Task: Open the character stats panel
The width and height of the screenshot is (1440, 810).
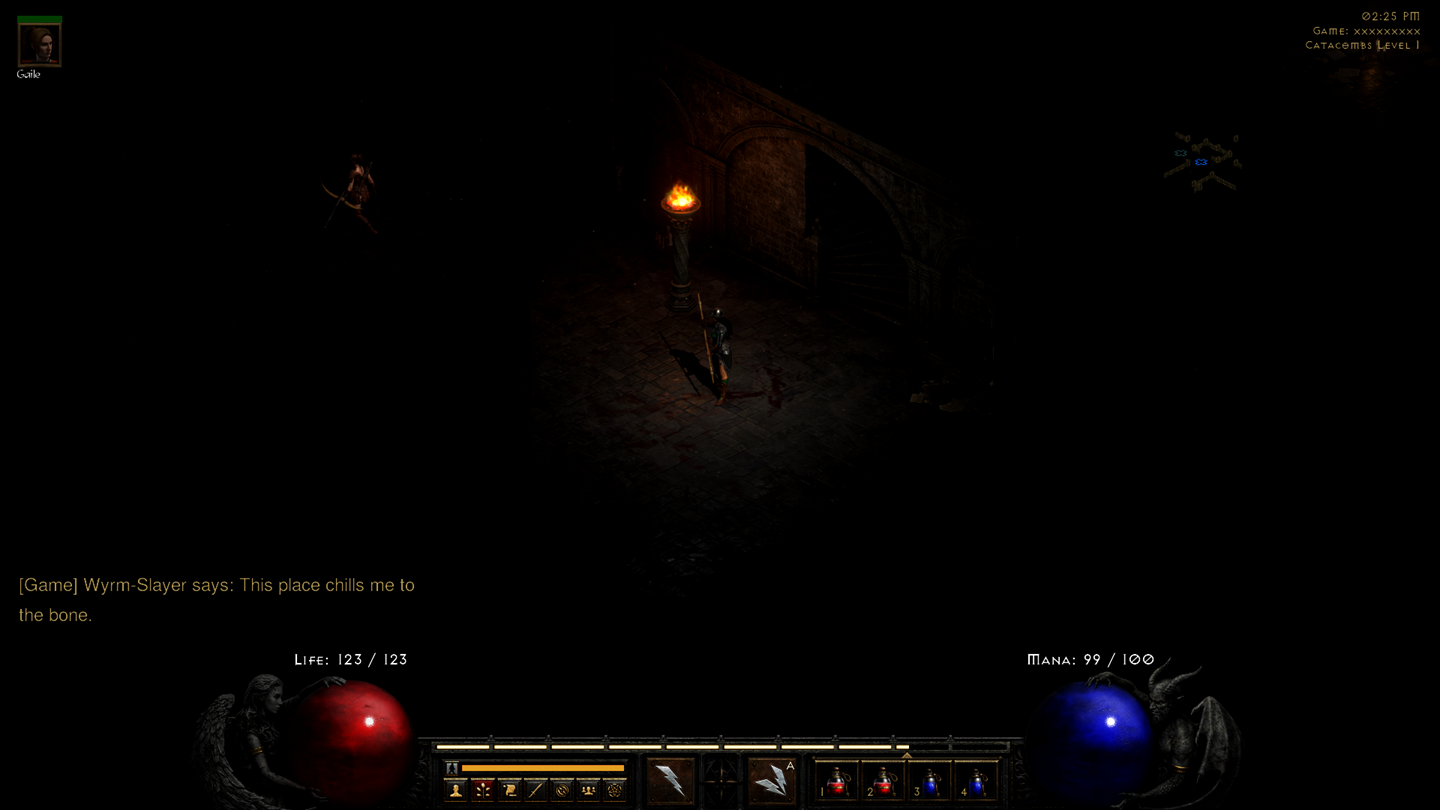Action: tap(455, 790)
